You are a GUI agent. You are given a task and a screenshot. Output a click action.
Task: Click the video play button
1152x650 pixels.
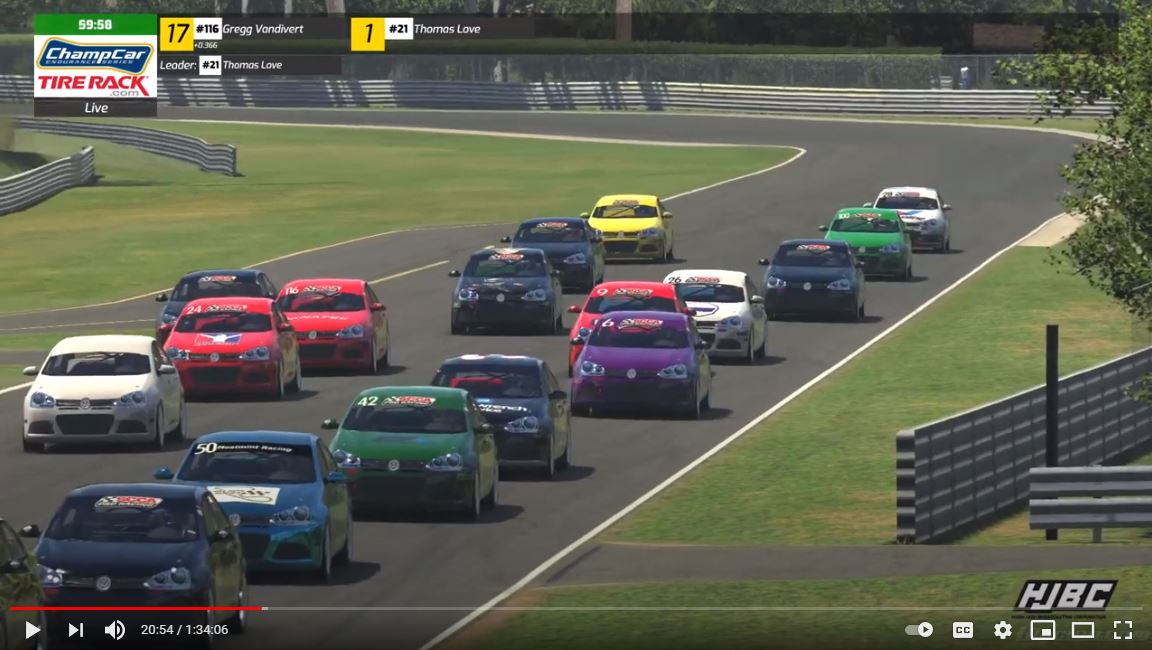32,630
